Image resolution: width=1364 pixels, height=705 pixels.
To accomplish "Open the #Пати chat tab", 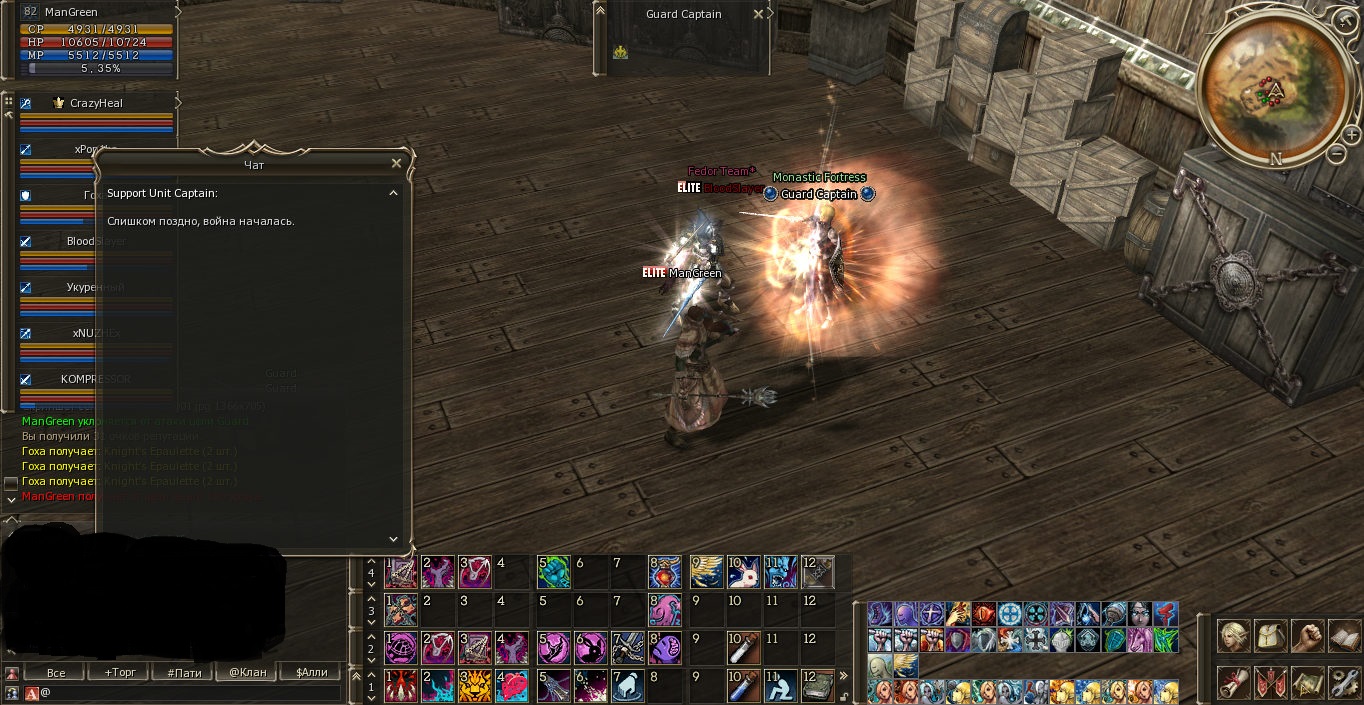I will tap(184, 672).
